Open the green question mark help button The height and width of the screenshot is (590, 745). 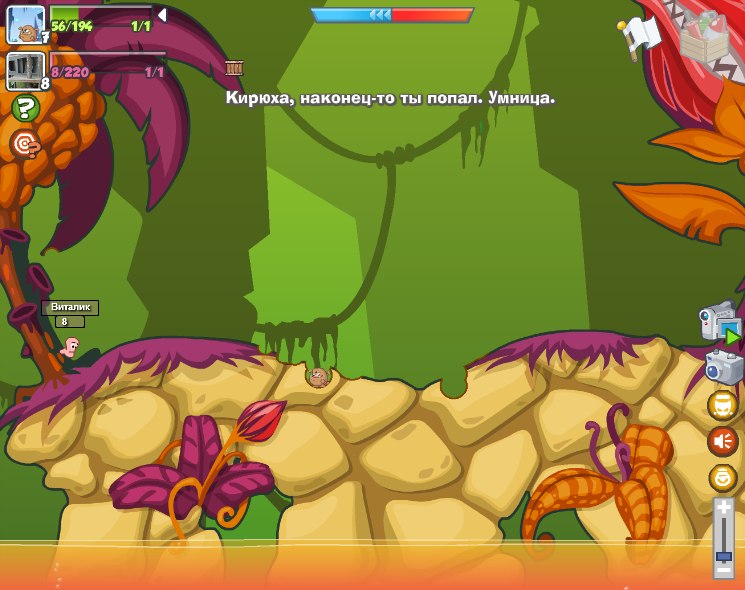click(26, 108)
